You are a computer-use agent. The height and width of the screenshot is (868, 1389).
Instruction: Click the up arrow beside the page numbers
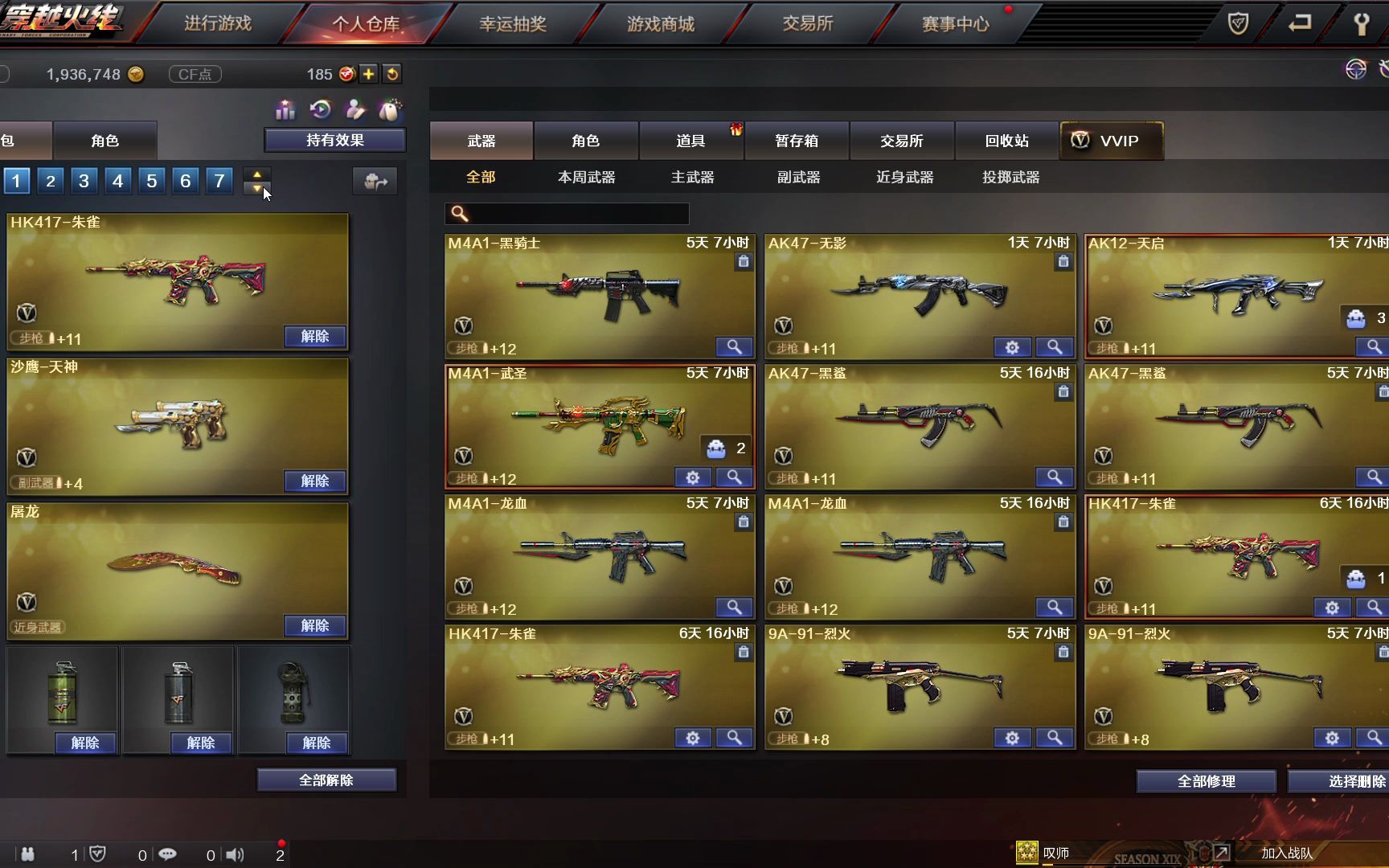[x=257, y=174]
